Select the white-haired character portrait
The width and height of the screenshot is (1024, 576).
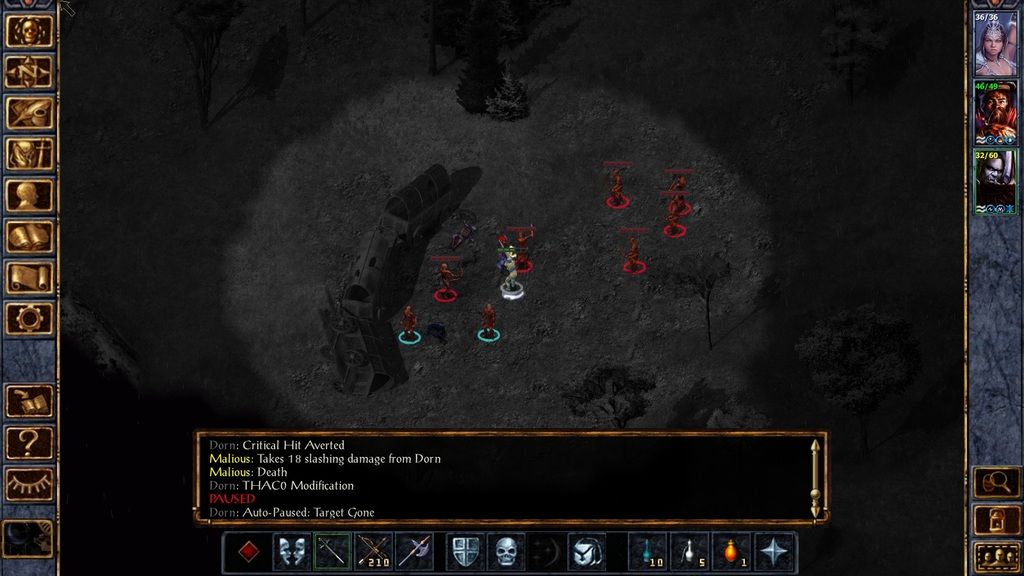(995, 44)
